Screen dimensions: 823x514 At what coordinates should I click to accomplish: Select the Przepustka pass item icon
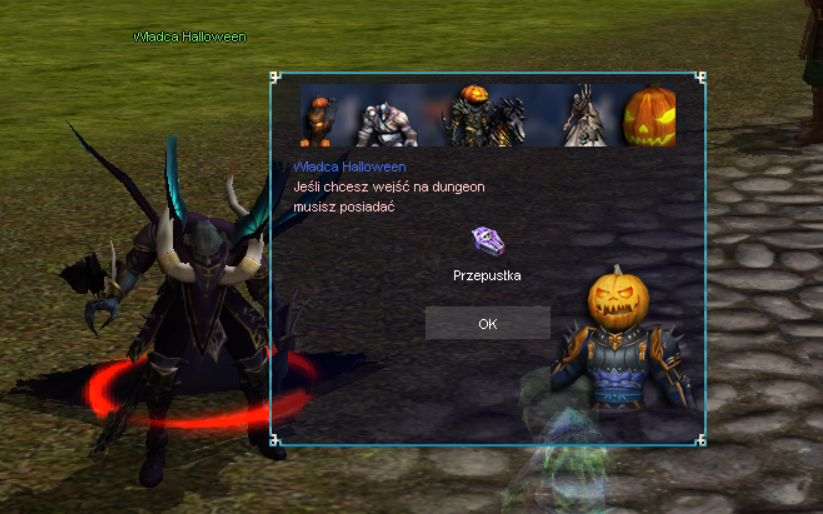pyautogui.click(x=487, y=241)
